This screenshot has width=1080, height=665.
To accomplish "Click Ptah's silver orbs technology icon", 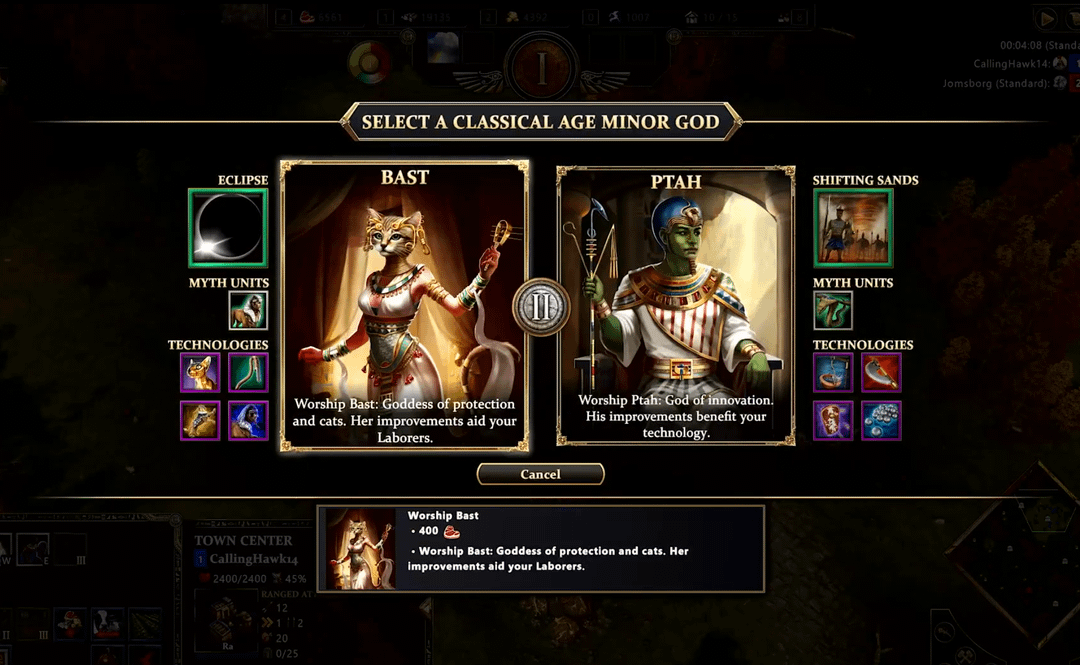I will point(881,421).
